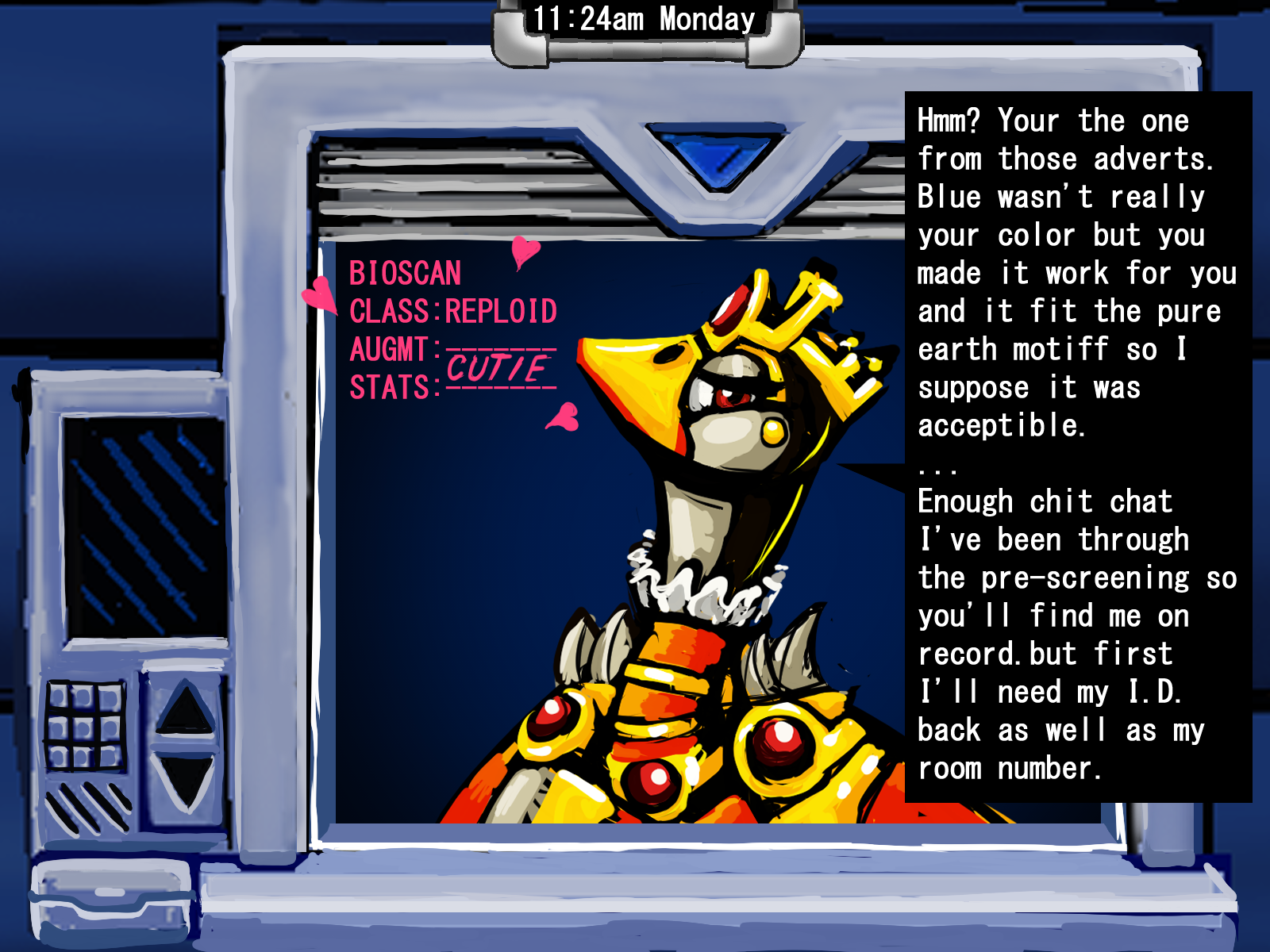Hit the down arrow button on the console
Screen dimensions: 1270x952
coord(186,781)
